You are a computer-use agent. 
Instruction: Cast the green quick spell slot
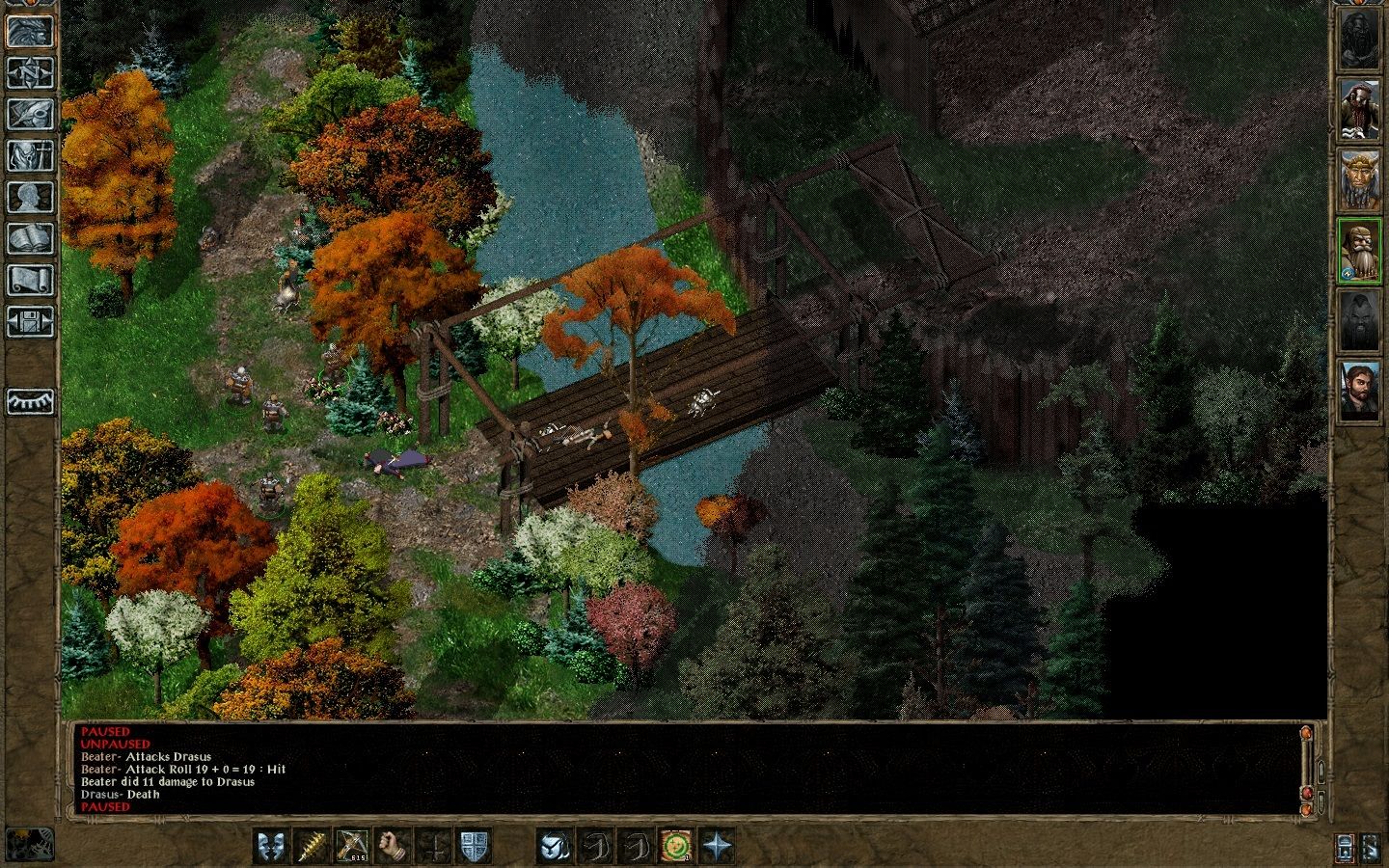(677, 846)
